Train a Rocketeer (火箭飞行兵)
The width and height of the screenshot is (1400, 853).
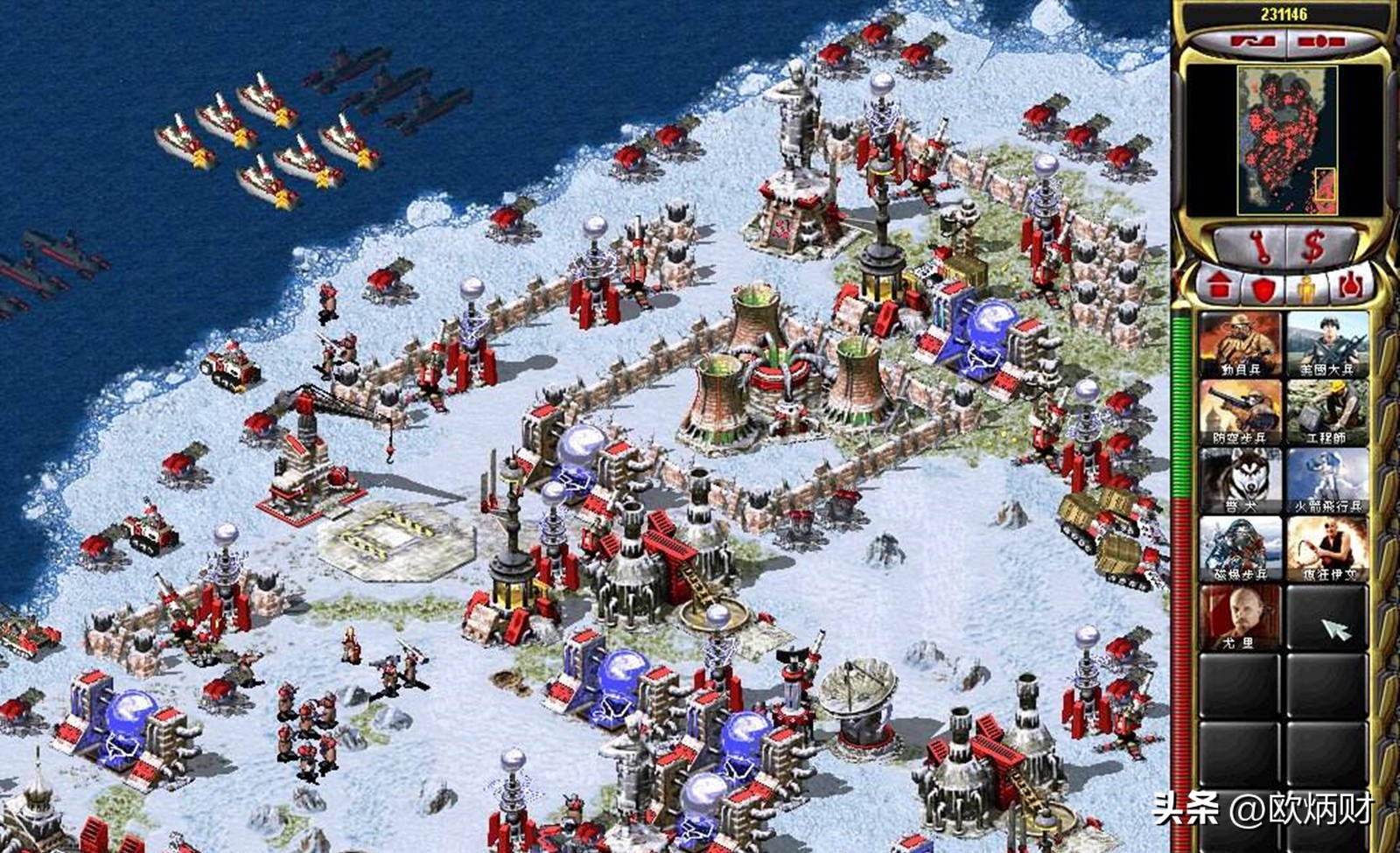click(1326, 480)
